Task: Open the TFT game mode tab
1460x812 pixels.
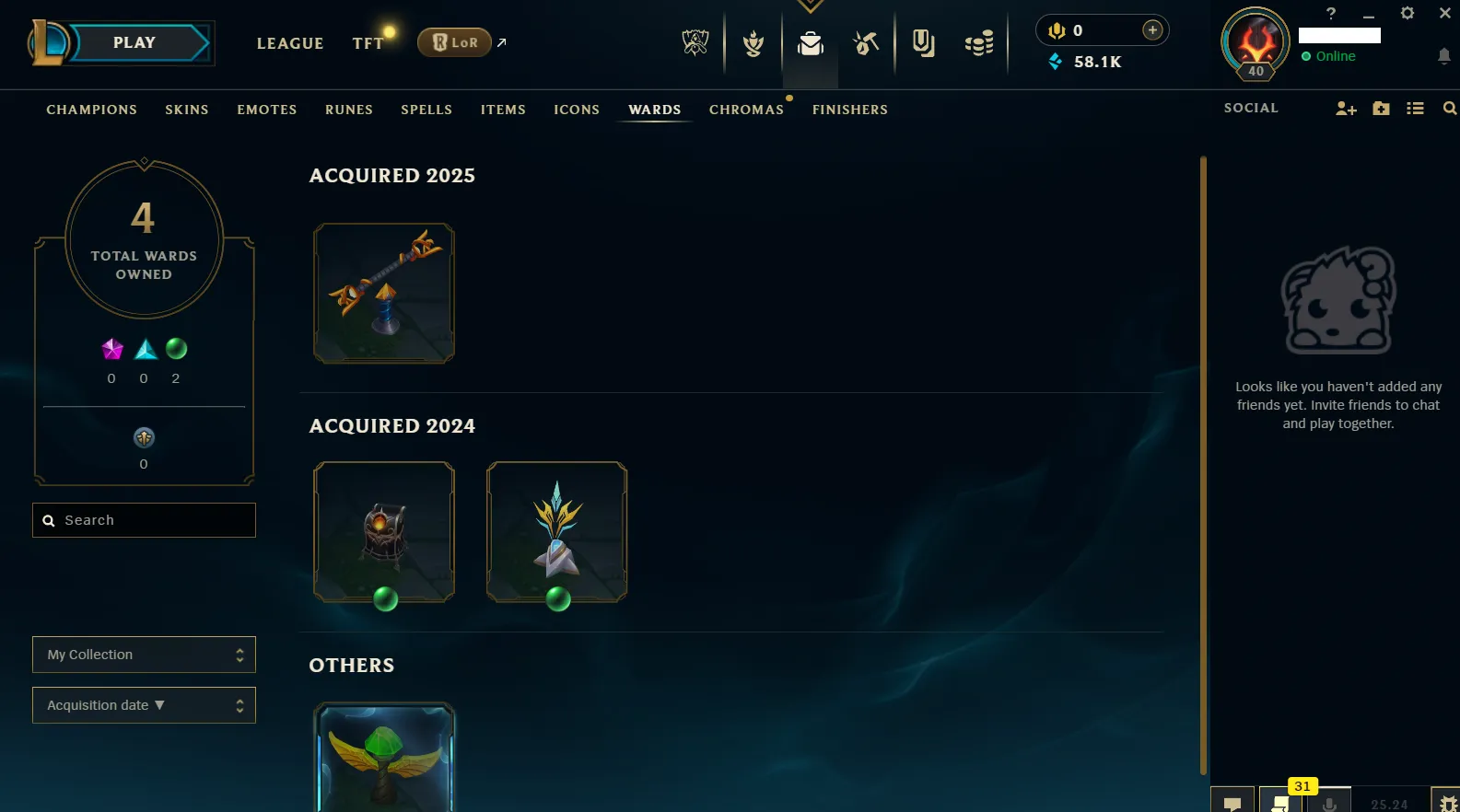Action: 368,43
